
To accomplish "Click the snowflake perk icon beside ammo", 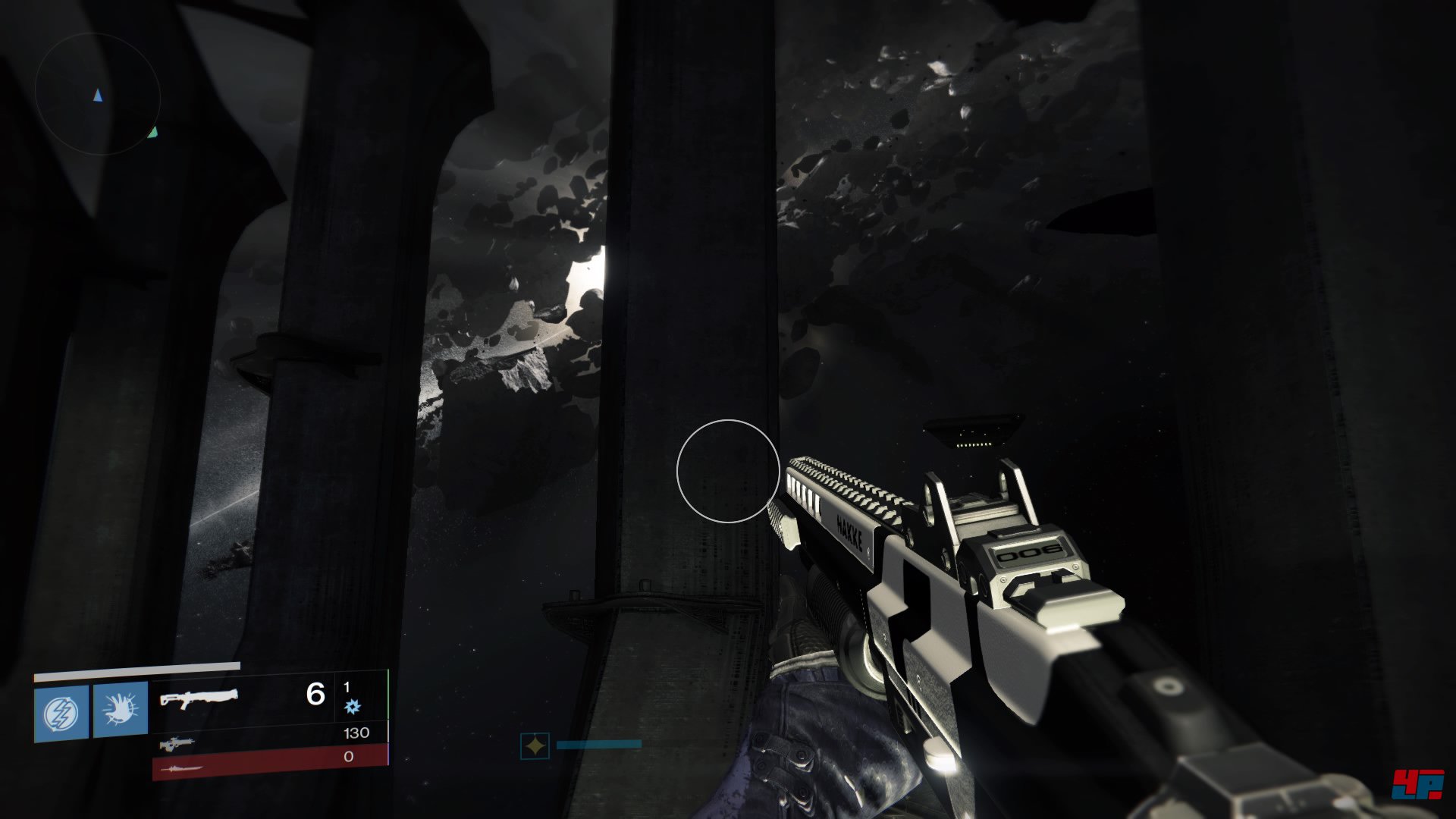I will [353, 708].
